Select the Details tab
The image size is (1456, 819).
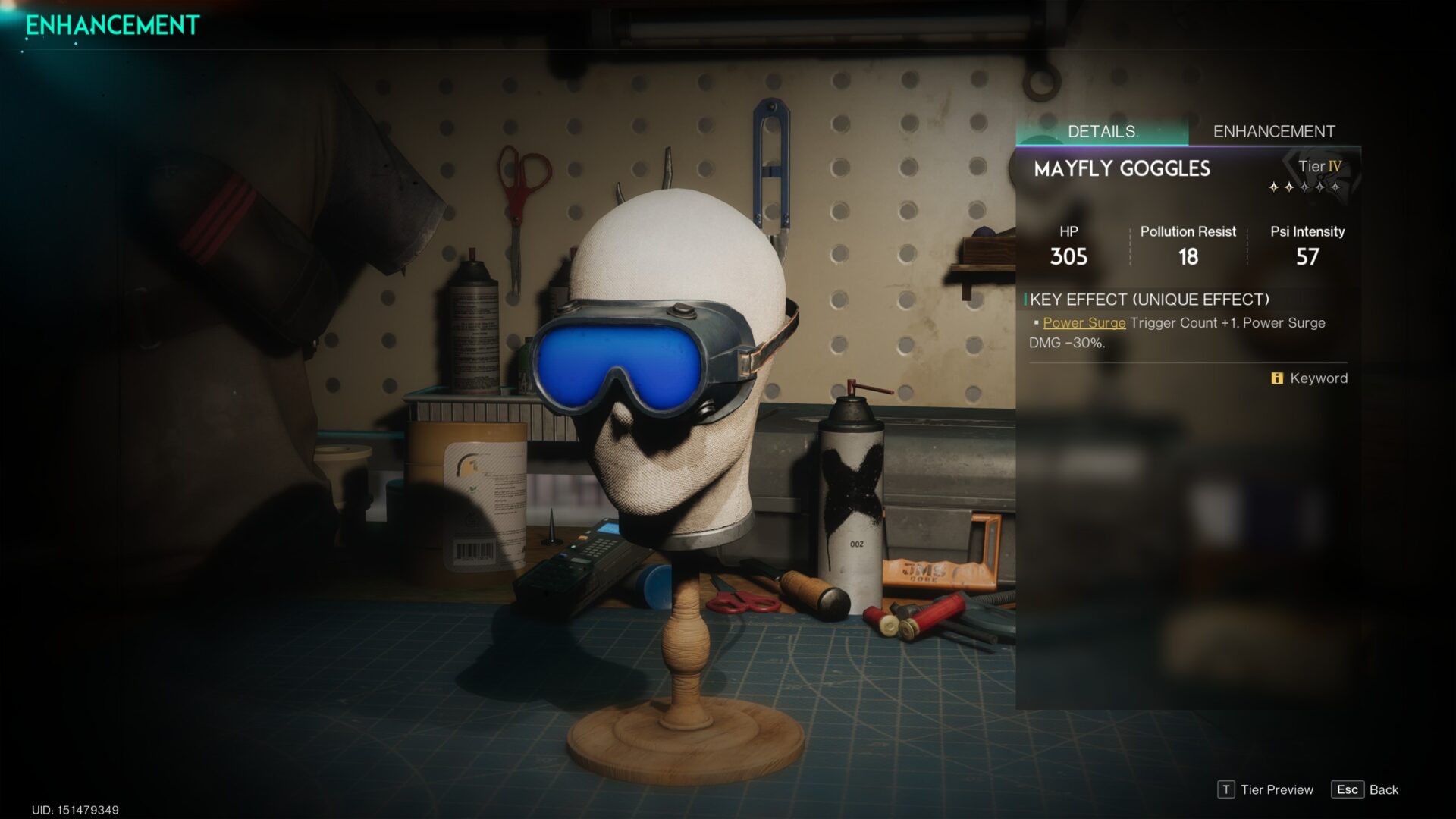coord(1101,131)
